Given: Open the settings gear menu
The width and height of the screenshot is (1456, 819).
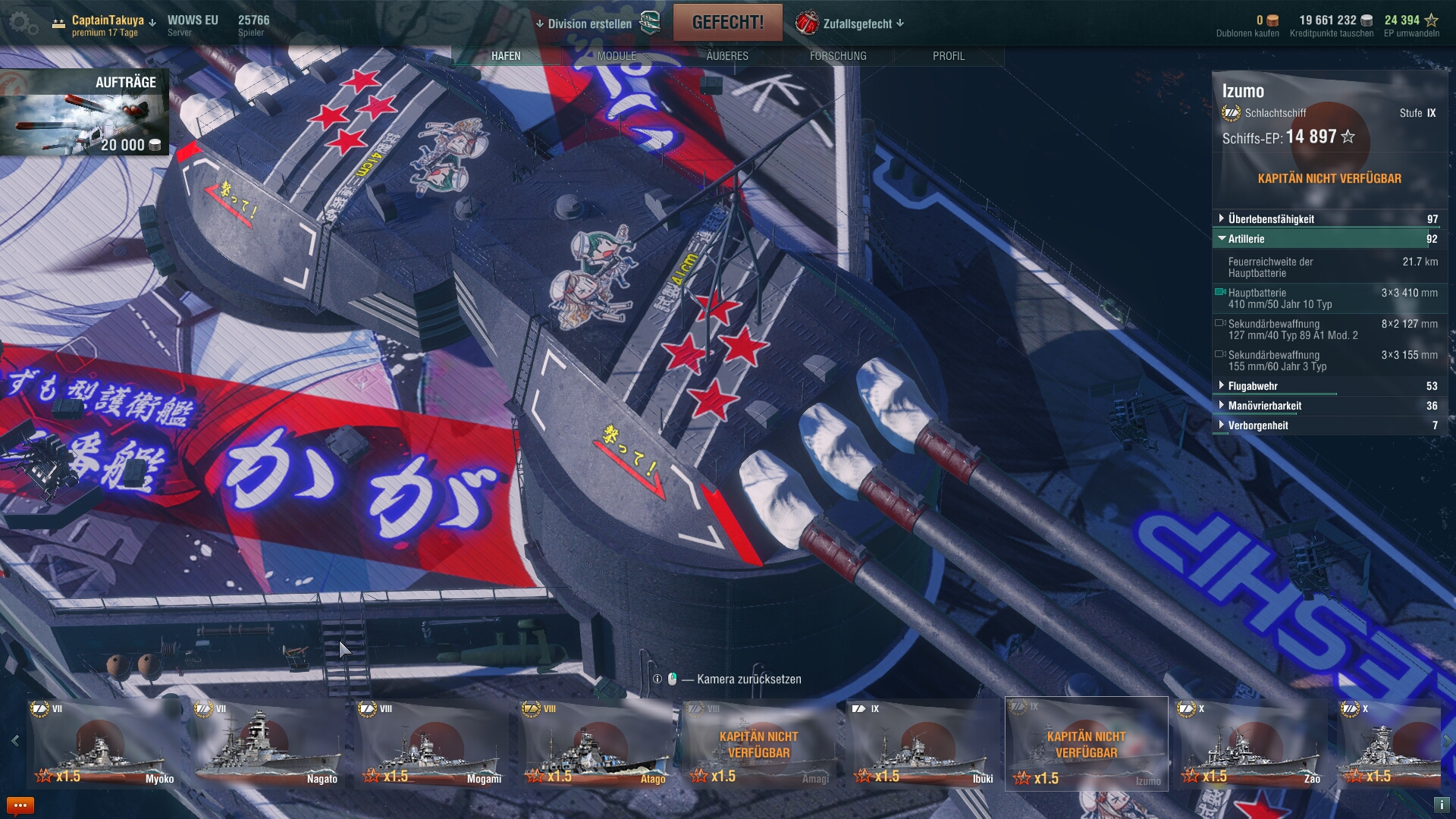Looking at the screenshot, I should [23, 24].
